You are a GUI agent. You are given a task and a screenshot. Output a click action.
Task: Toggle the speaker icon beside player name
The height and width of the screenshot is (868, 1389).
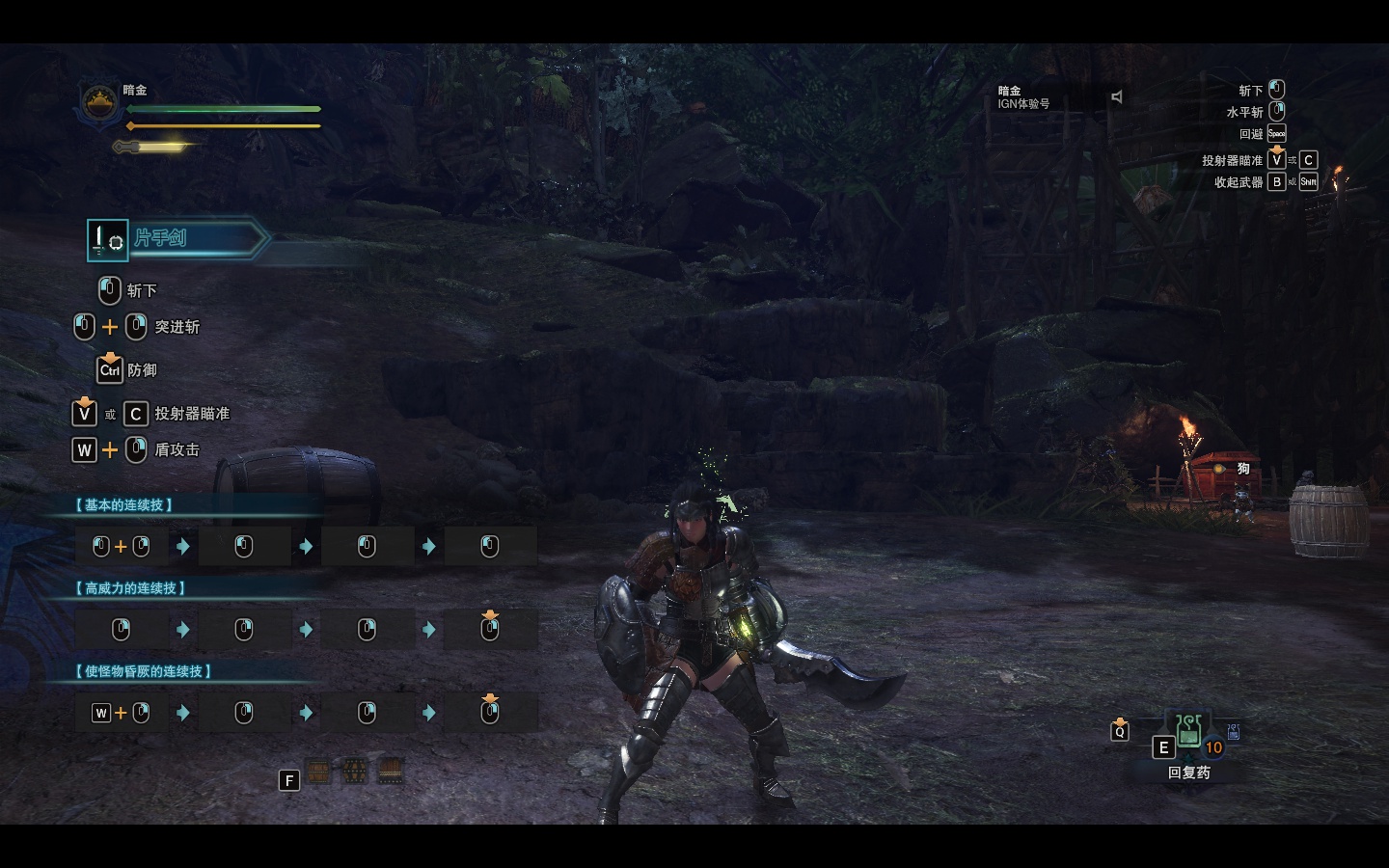[1117, 97]
